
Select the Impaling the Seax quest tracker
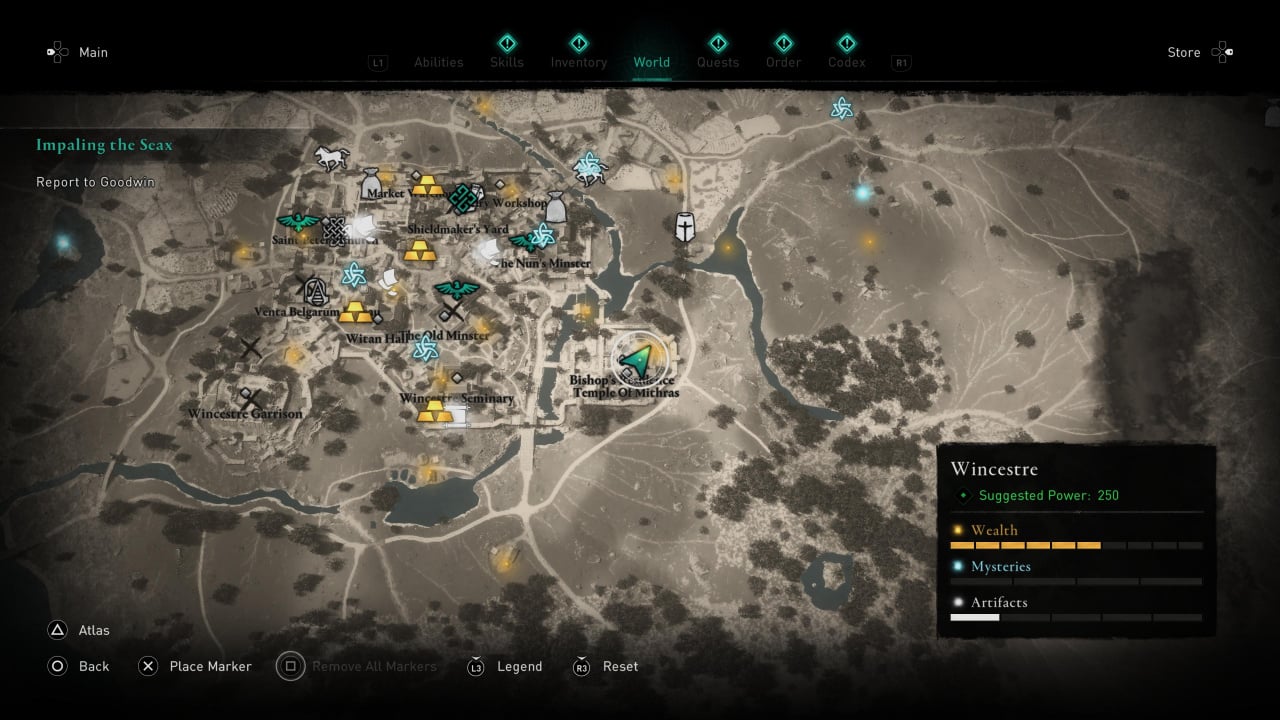104,145
